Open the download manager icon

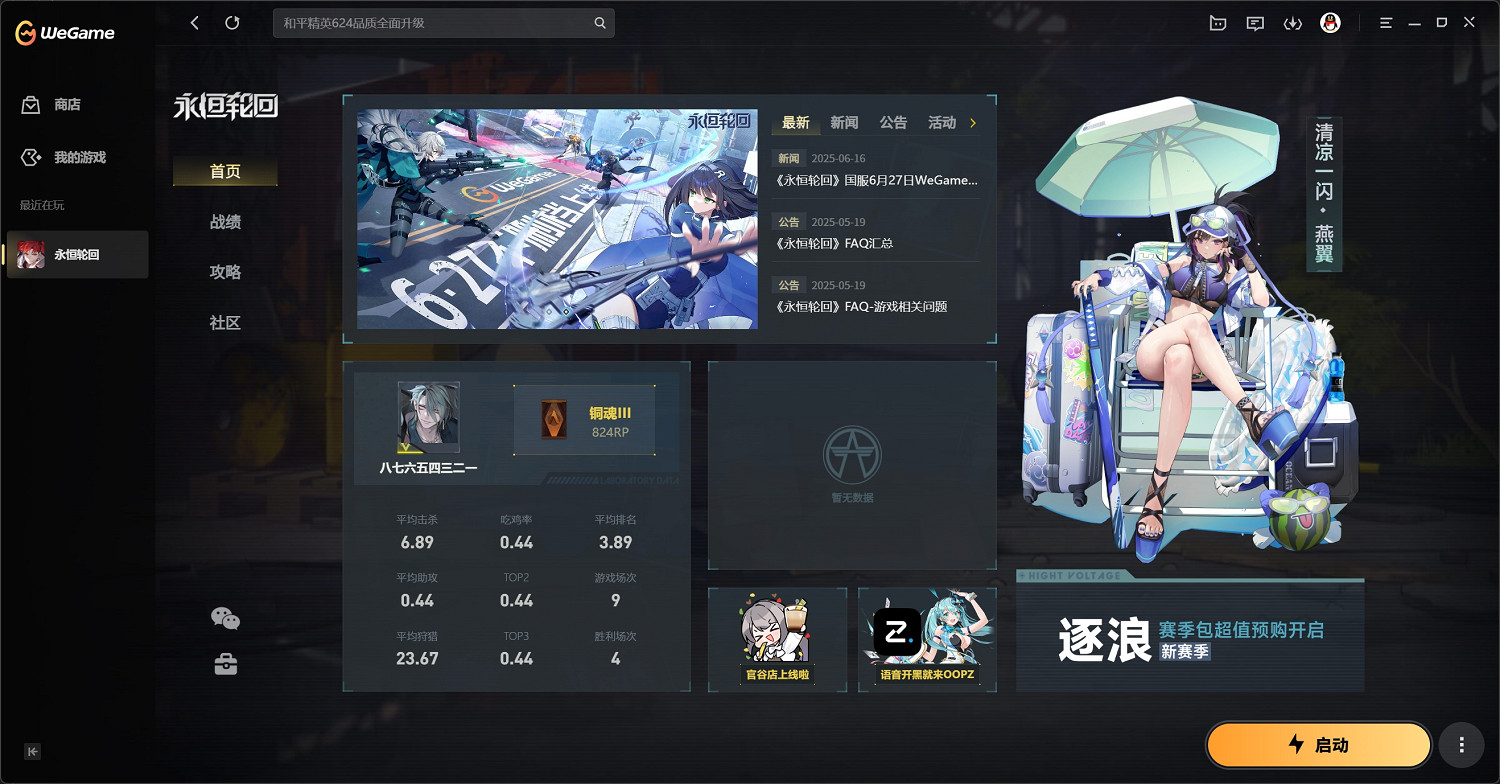(1293, 22)
